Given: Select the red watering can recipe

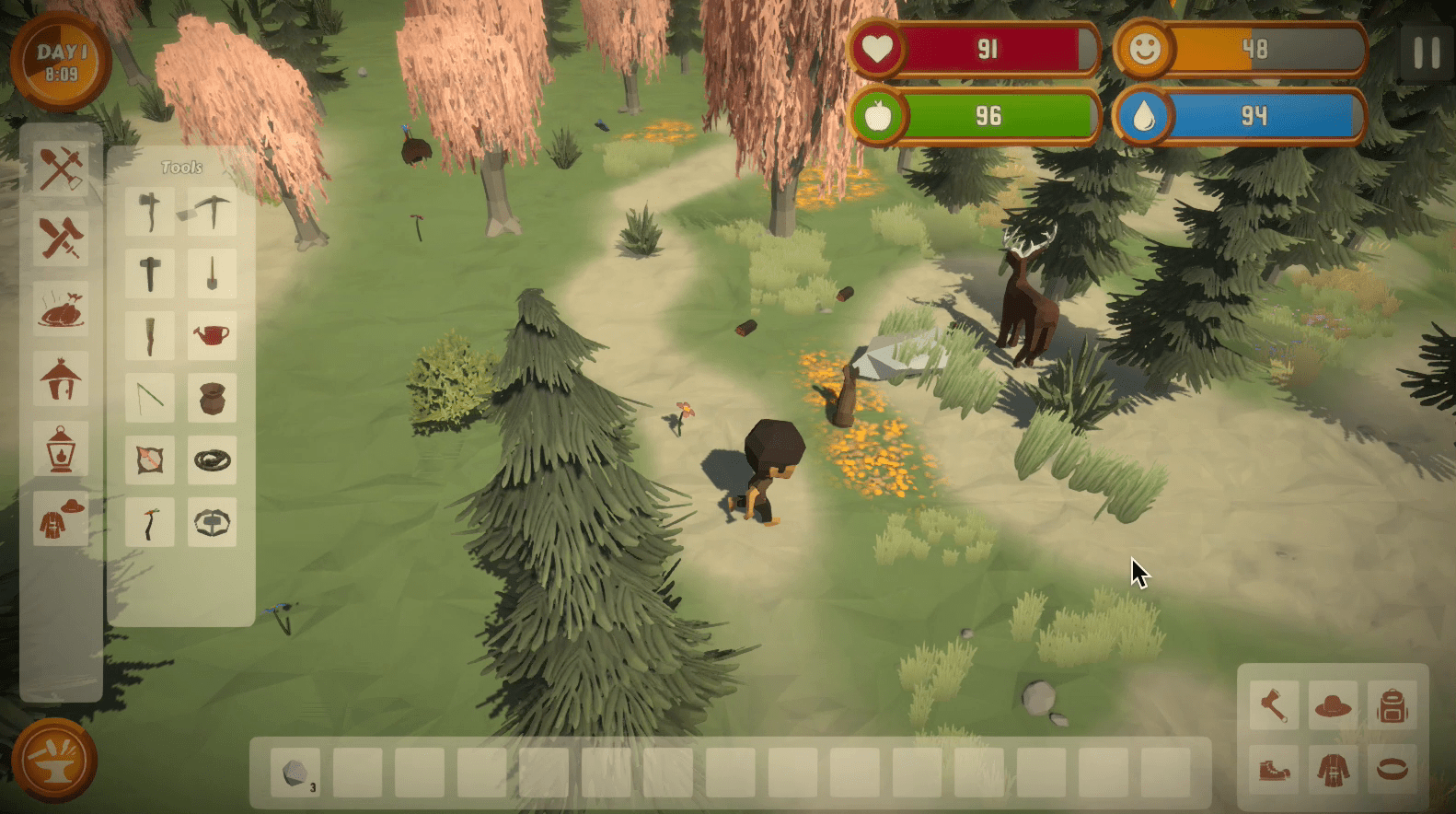Looking at the screenshot, I should (212, 335).
